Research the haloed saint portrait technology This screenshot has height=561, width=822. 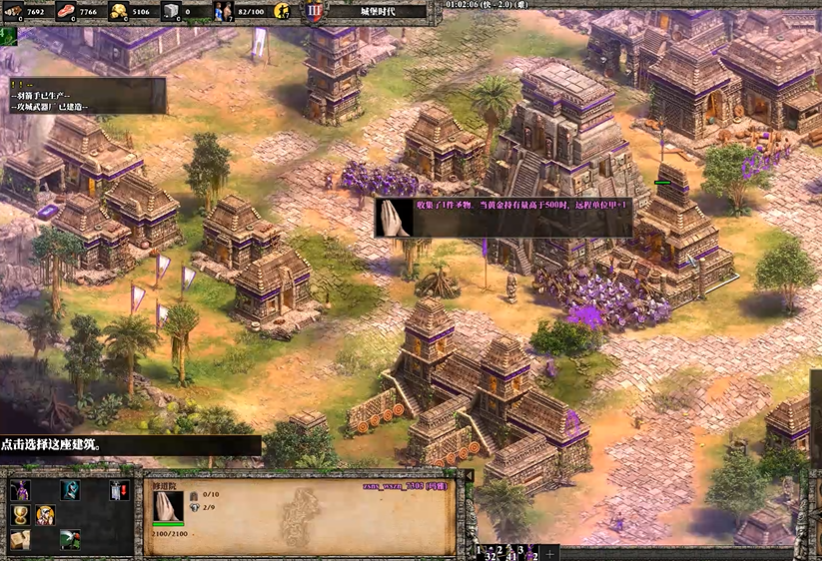[45, 515]
